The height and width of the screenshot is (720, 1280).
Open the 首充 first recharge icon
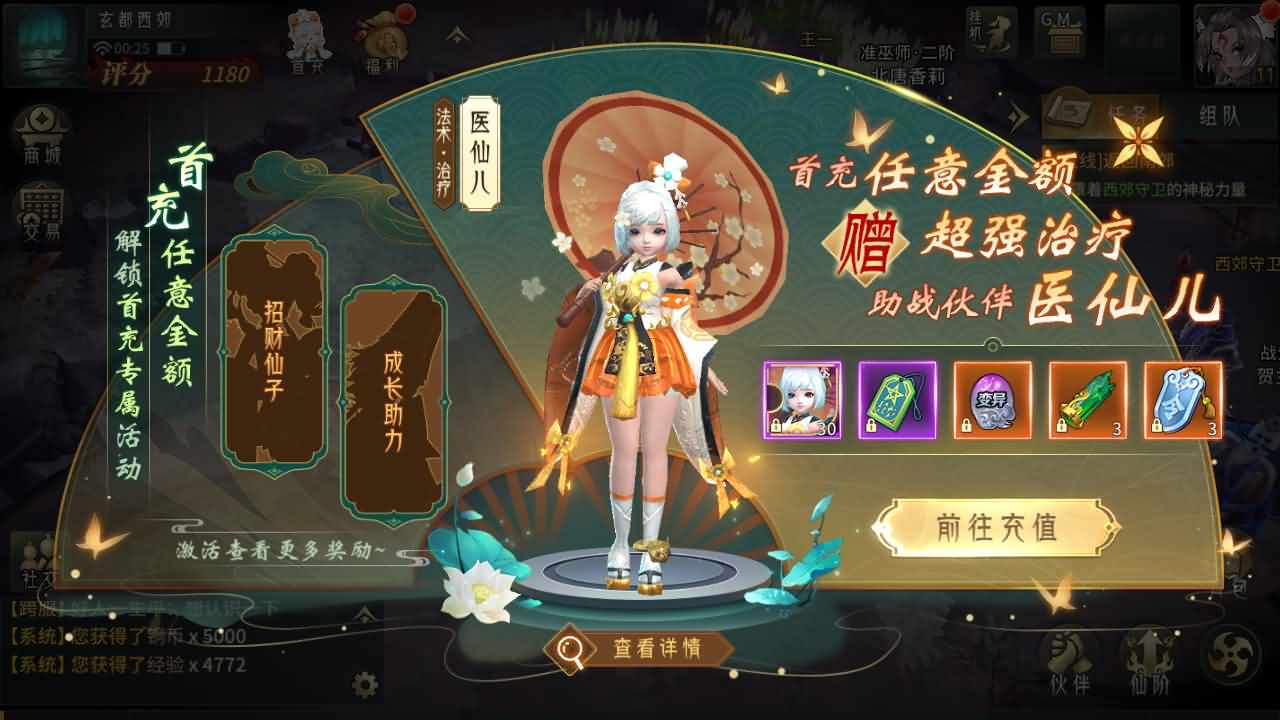coord(307,40)
